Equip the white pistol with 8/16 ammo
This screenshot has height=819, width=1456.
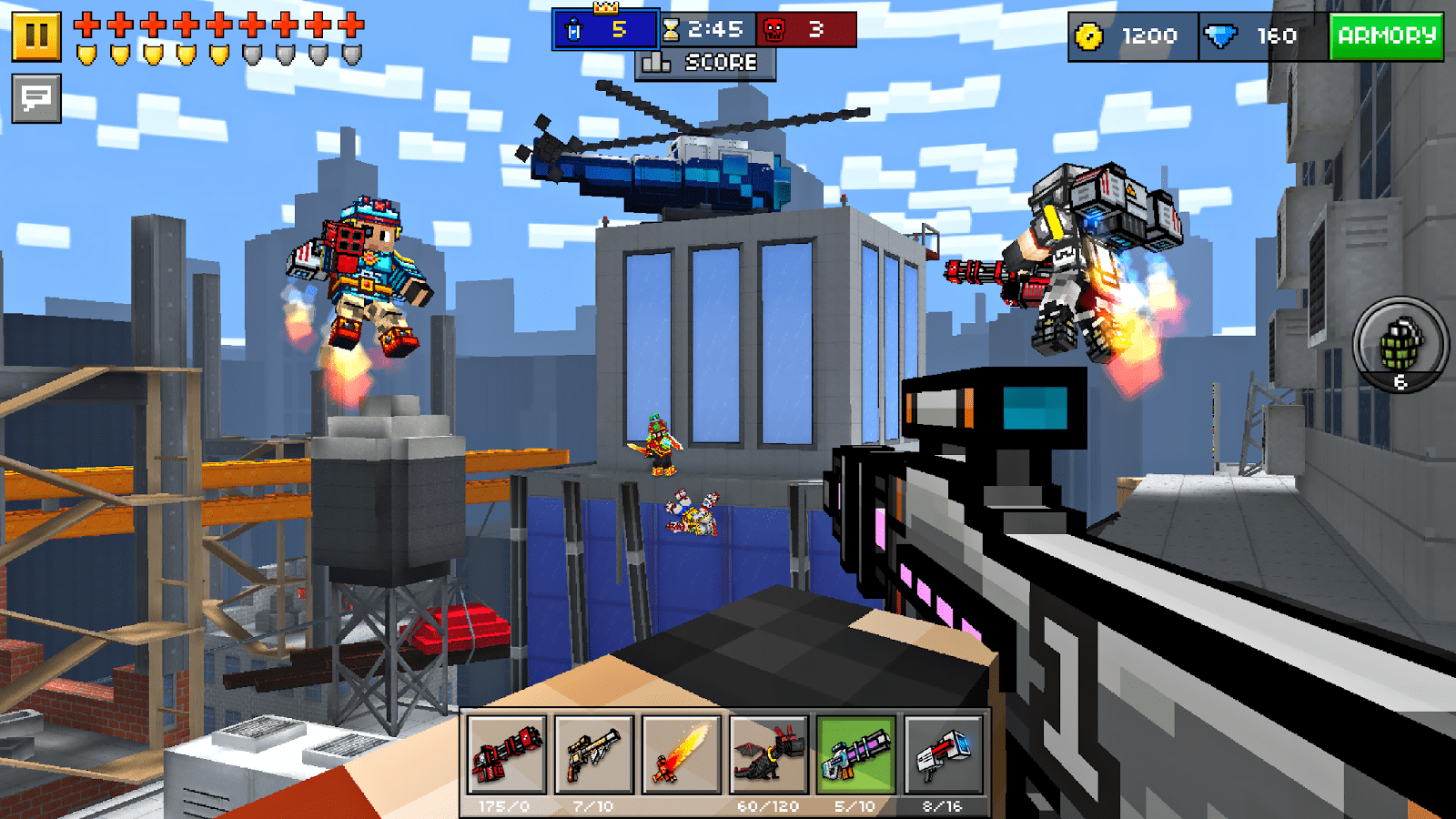[x=945, y=757]
